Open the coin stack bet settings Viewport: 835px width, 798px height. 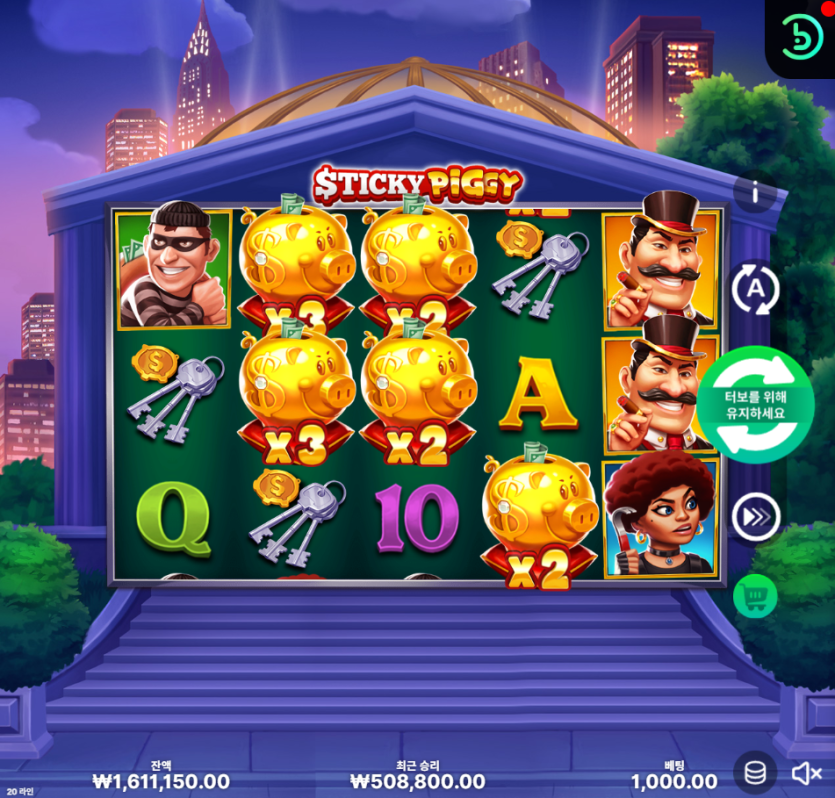click(x=756, y=772)
